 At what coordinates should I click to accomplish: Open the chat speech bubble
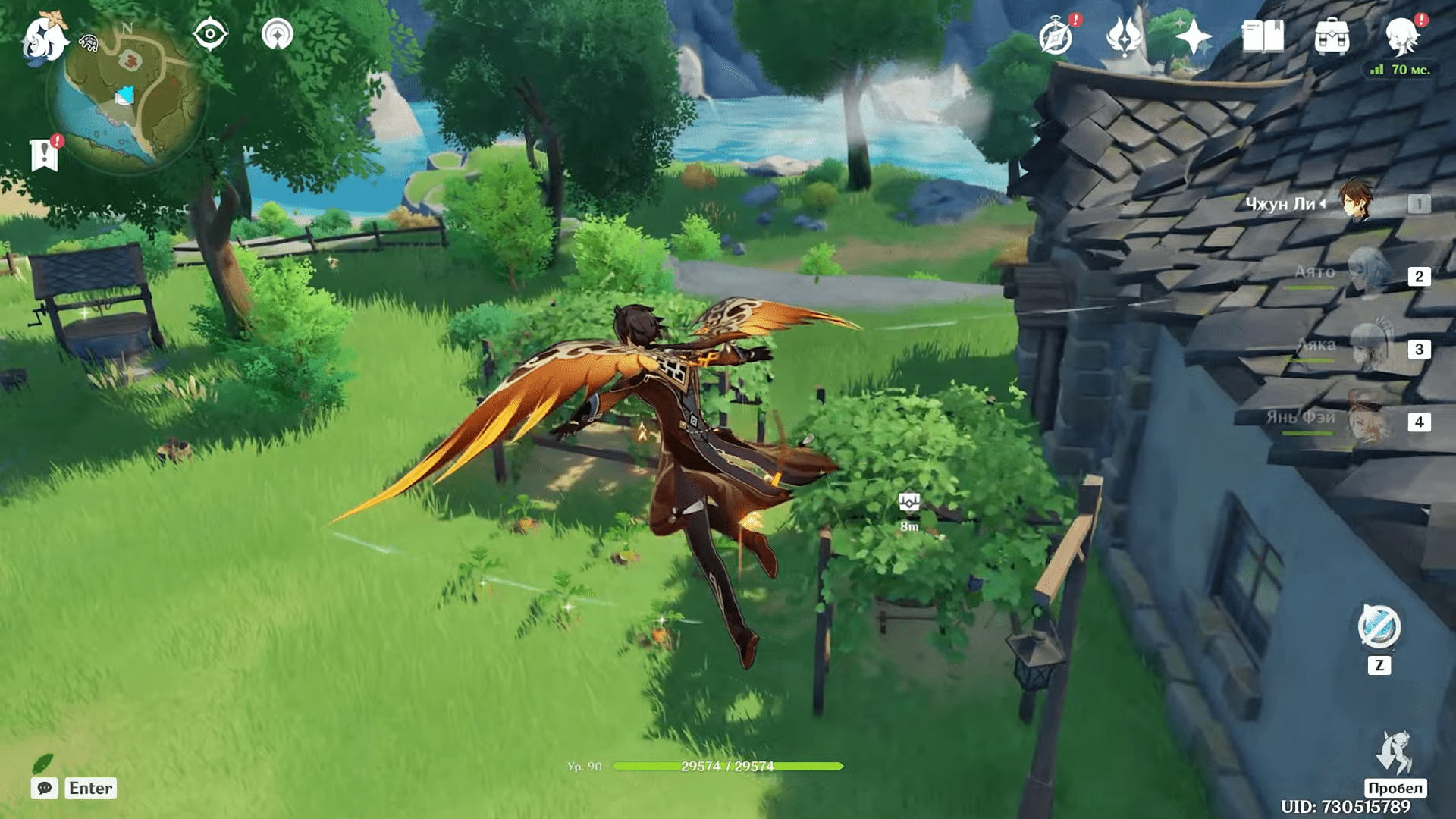point(45,788)
